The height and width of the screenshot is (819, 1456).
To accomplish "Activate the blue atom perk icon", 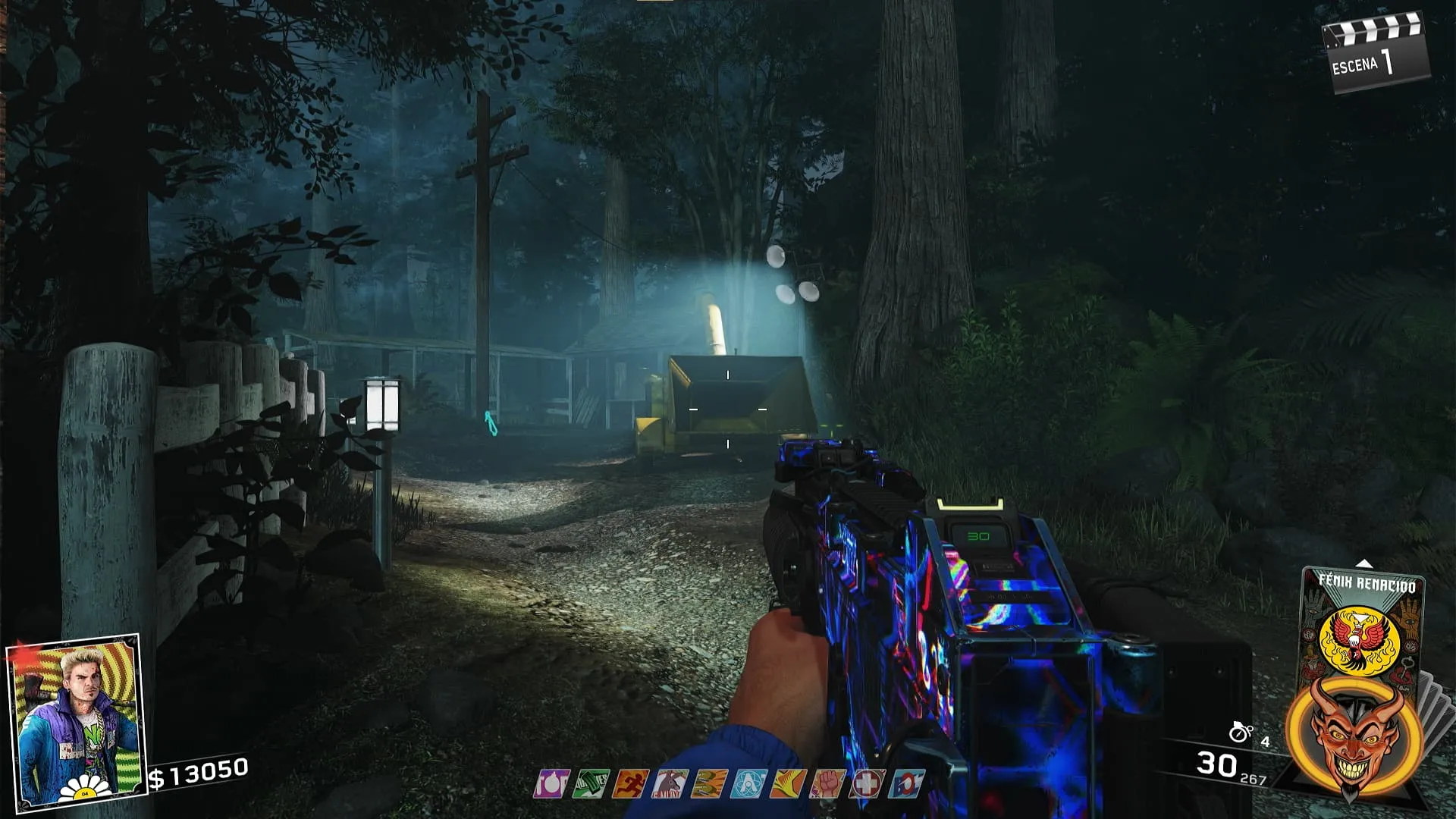I will tap(748, 783).
